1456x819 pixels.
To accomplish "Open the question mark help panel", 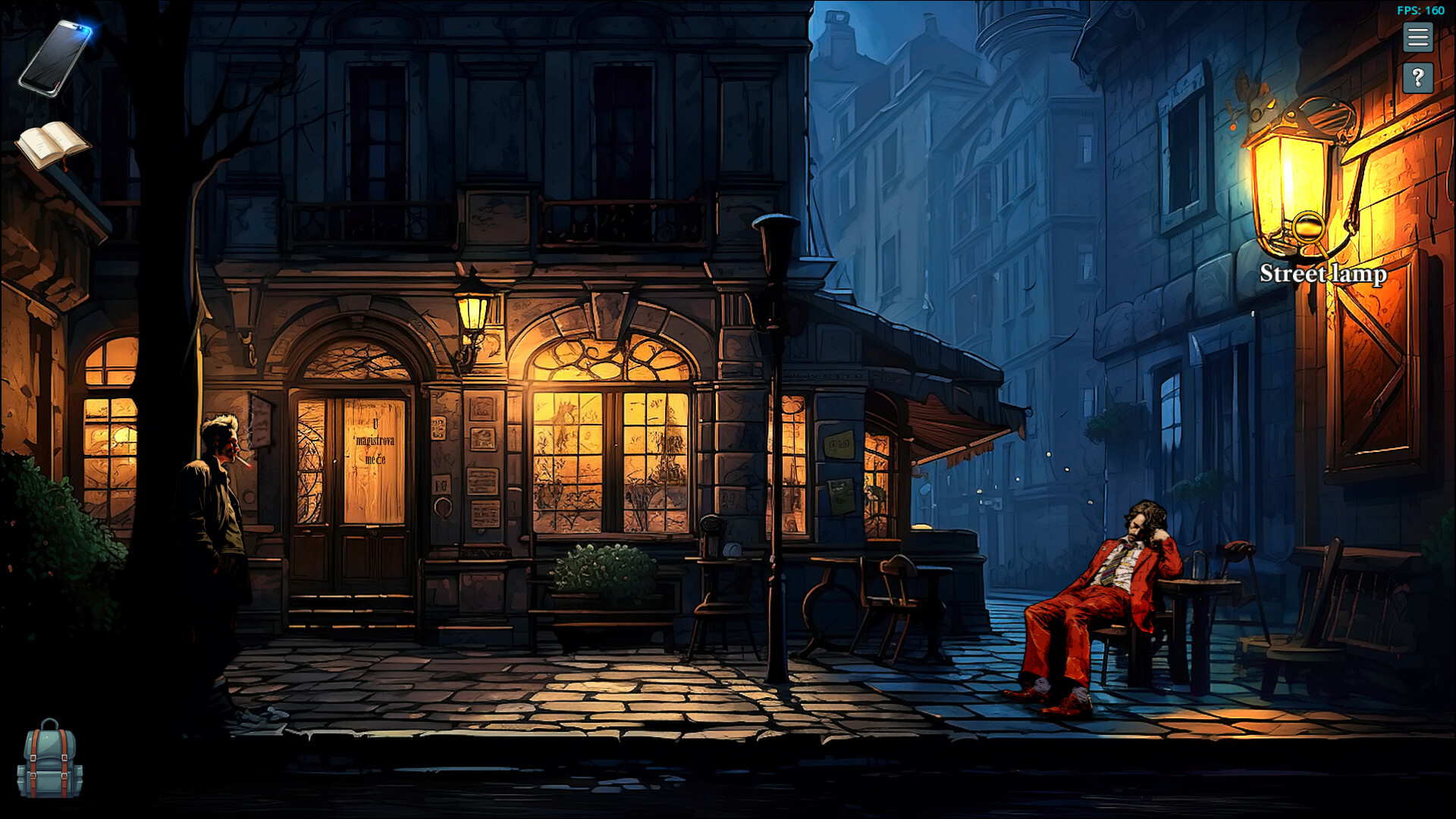I will pos(1417,76).
